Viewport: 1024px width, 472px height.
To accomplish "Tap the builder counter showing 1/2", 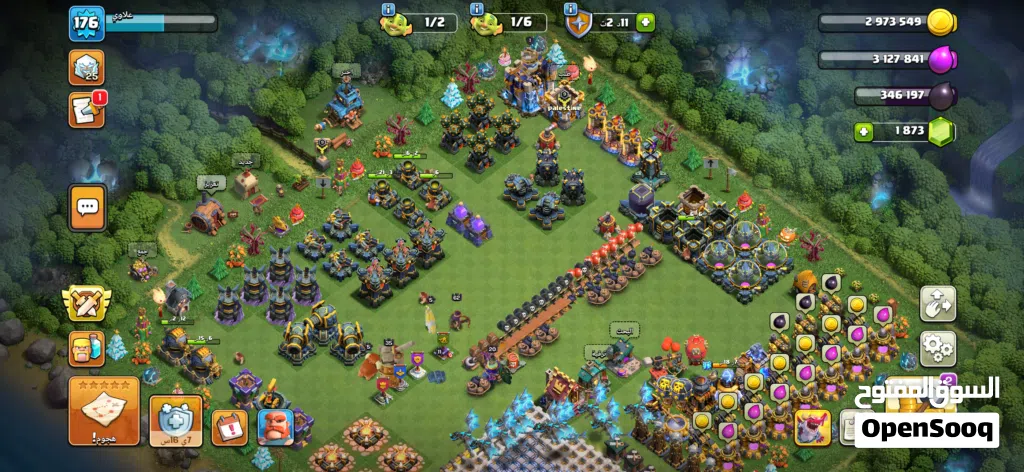I will point(422,22).
